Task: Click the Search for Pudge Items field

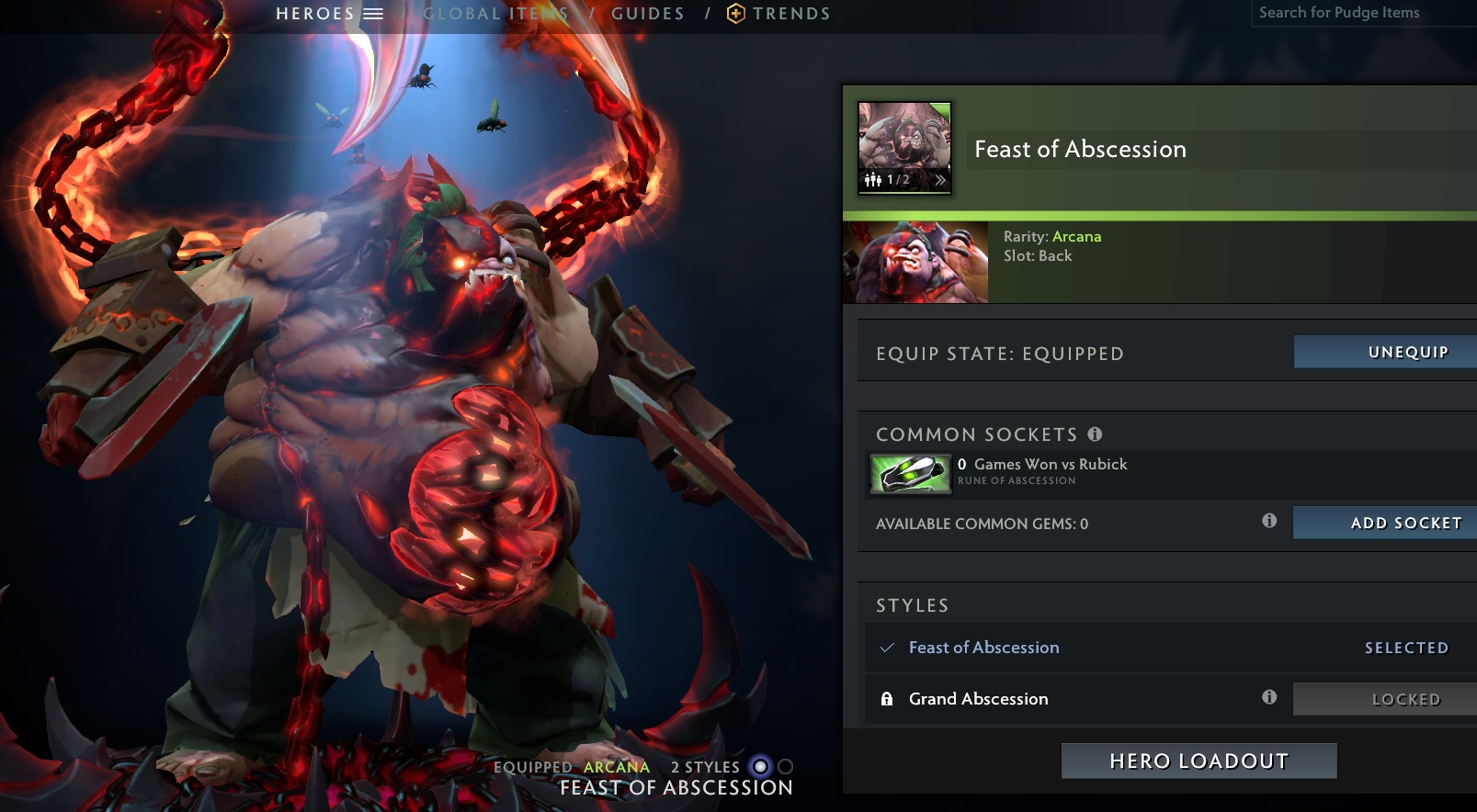Action: tap(1360, 12)
